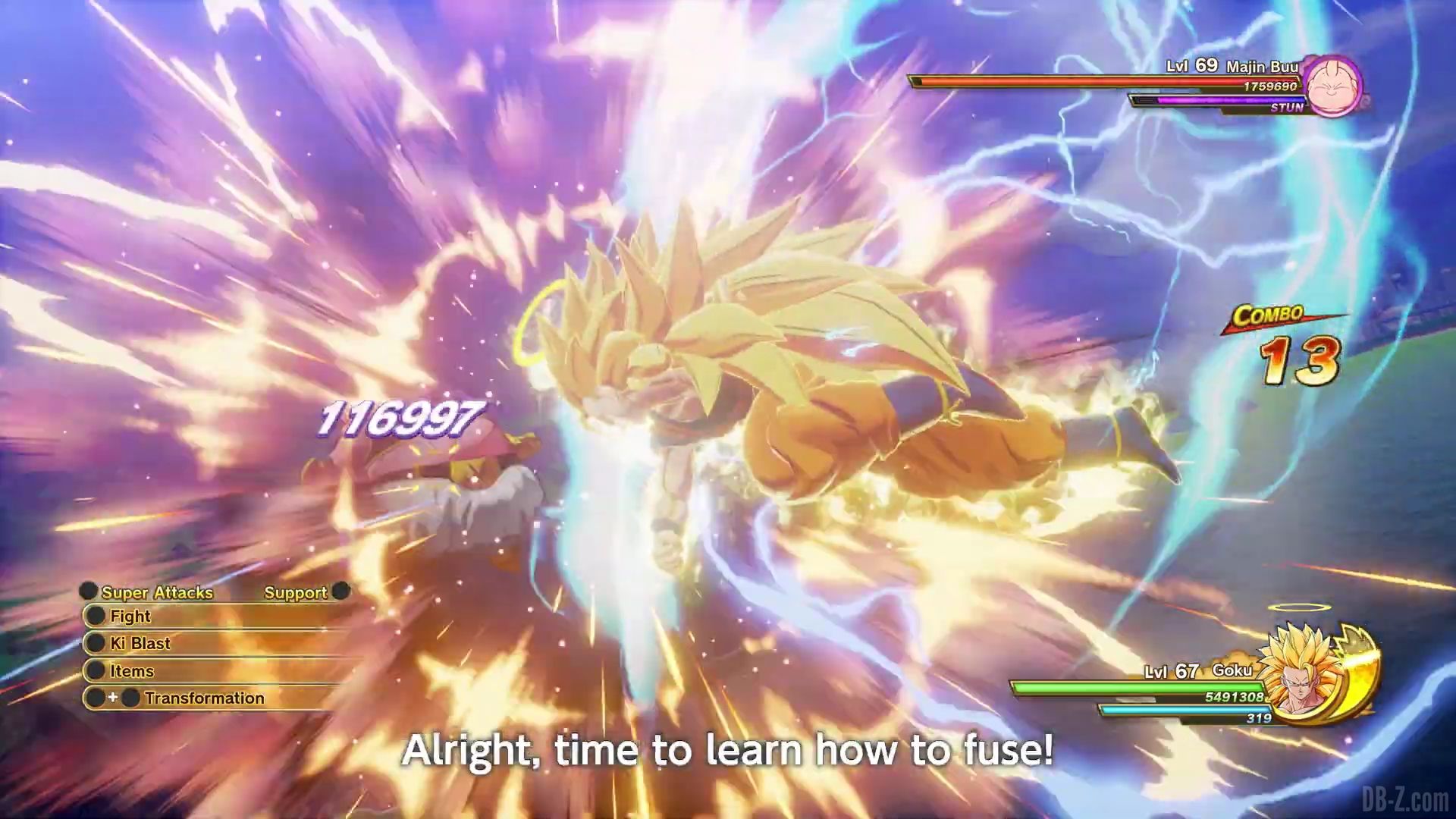Open the Super Attacks palette

pyautogui.click(x=156, y=592)
